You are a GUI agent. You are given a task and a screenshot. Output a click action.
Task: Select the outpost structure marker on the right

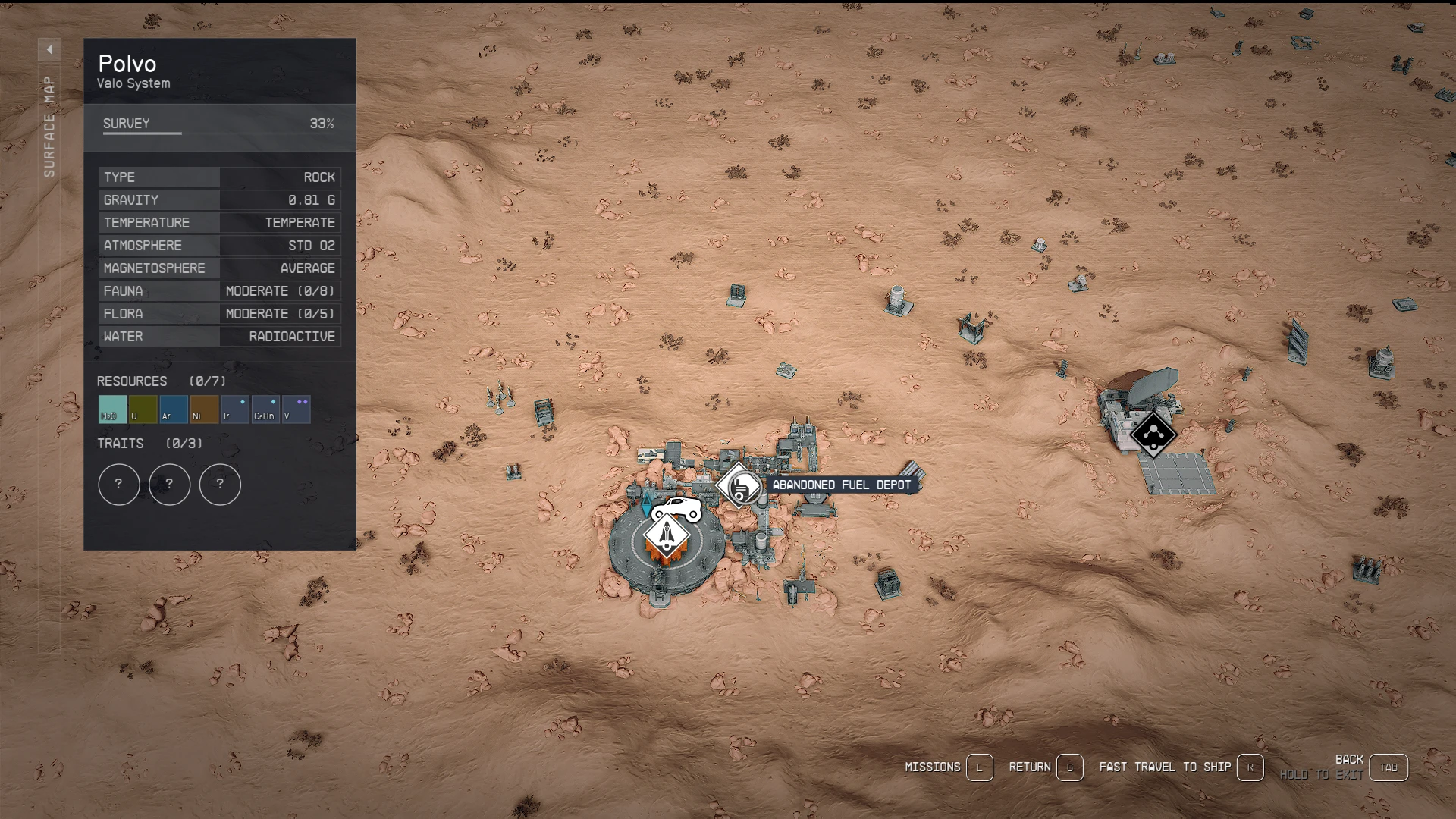click(1153, 435)
